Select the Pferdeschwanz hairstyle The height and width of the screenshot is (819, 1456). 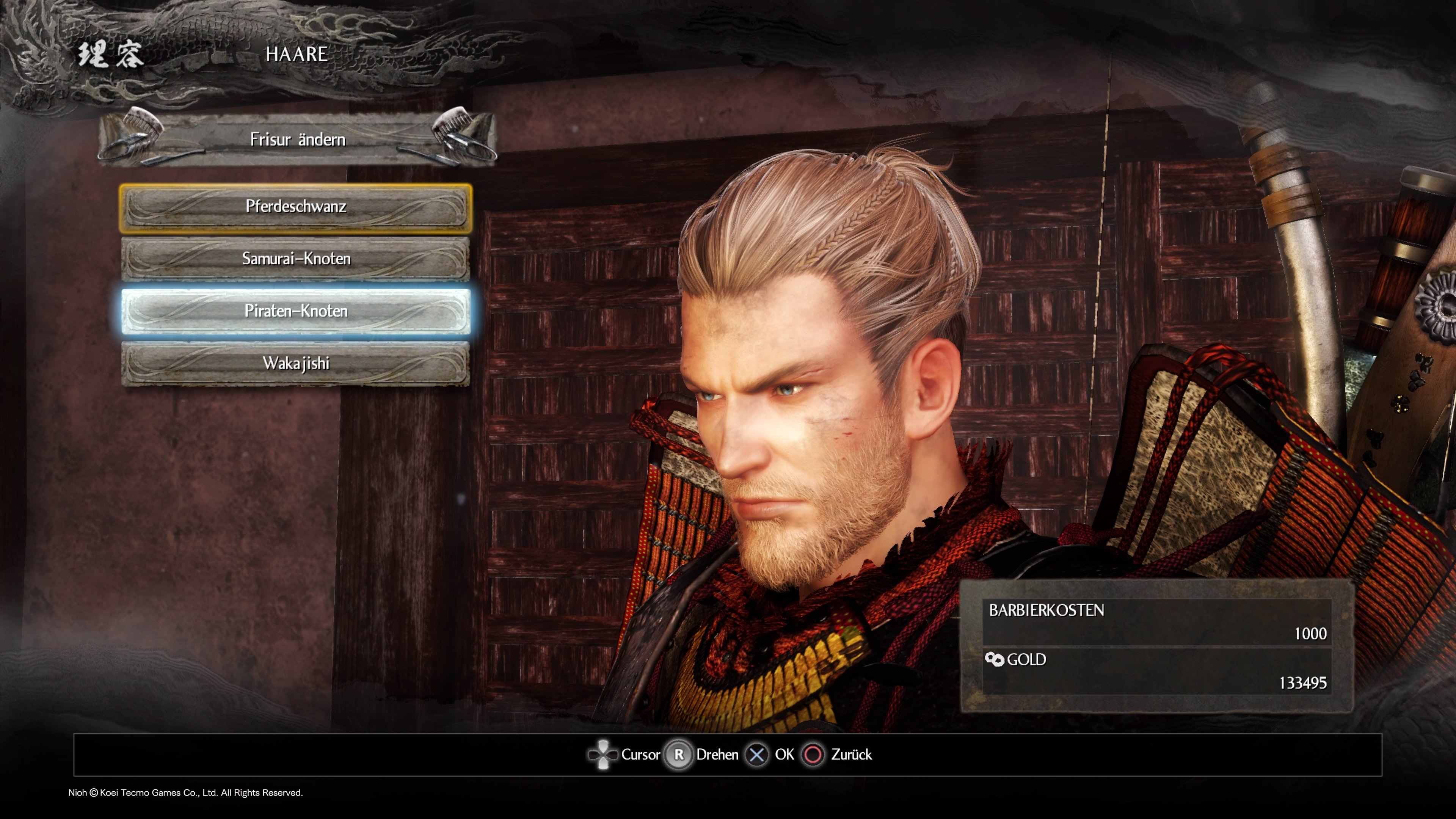point(296,207)
